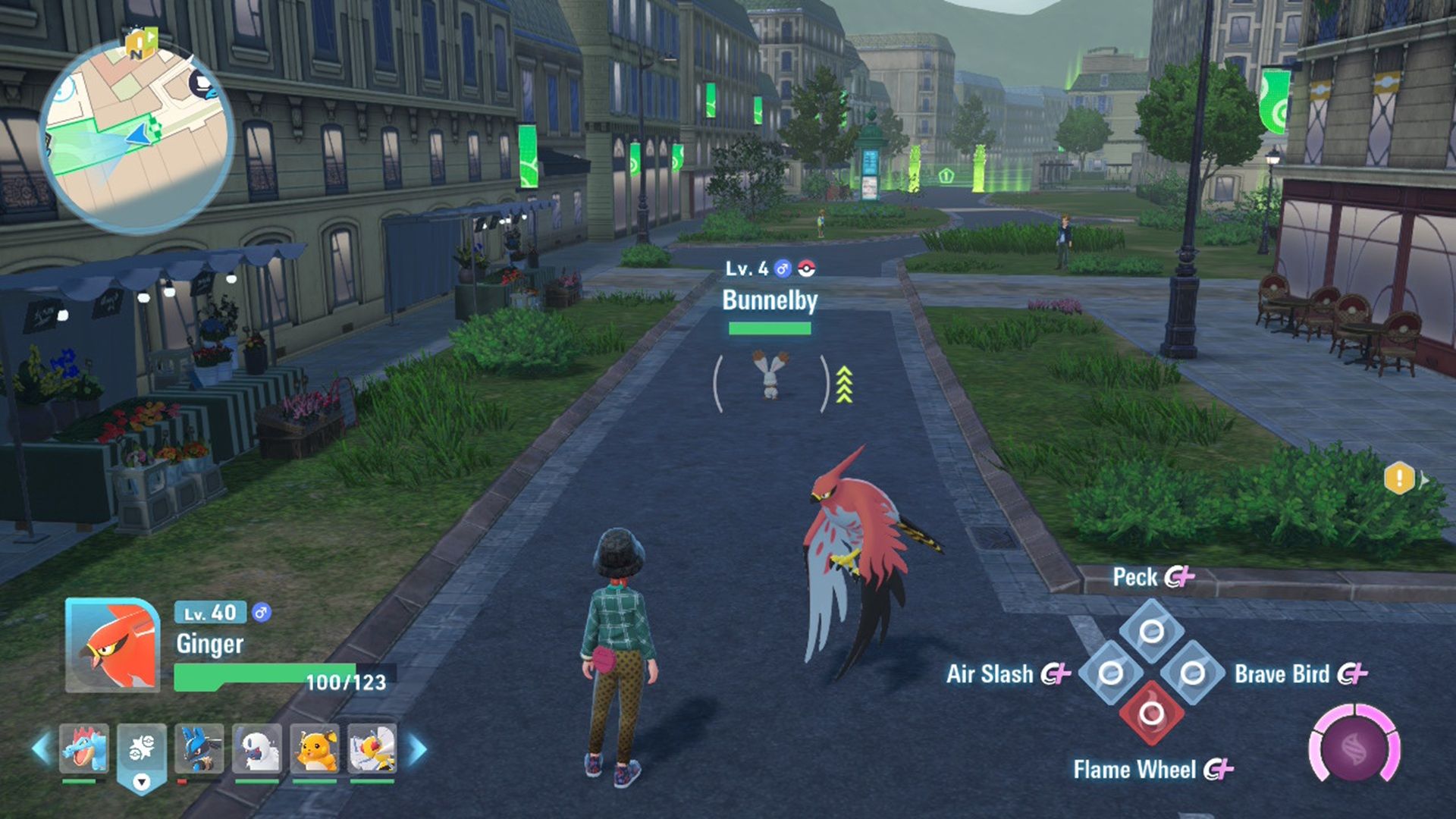This screenshot has height=819, width=1456.
Task: Use the Peck move
Action: point(1151,631)
